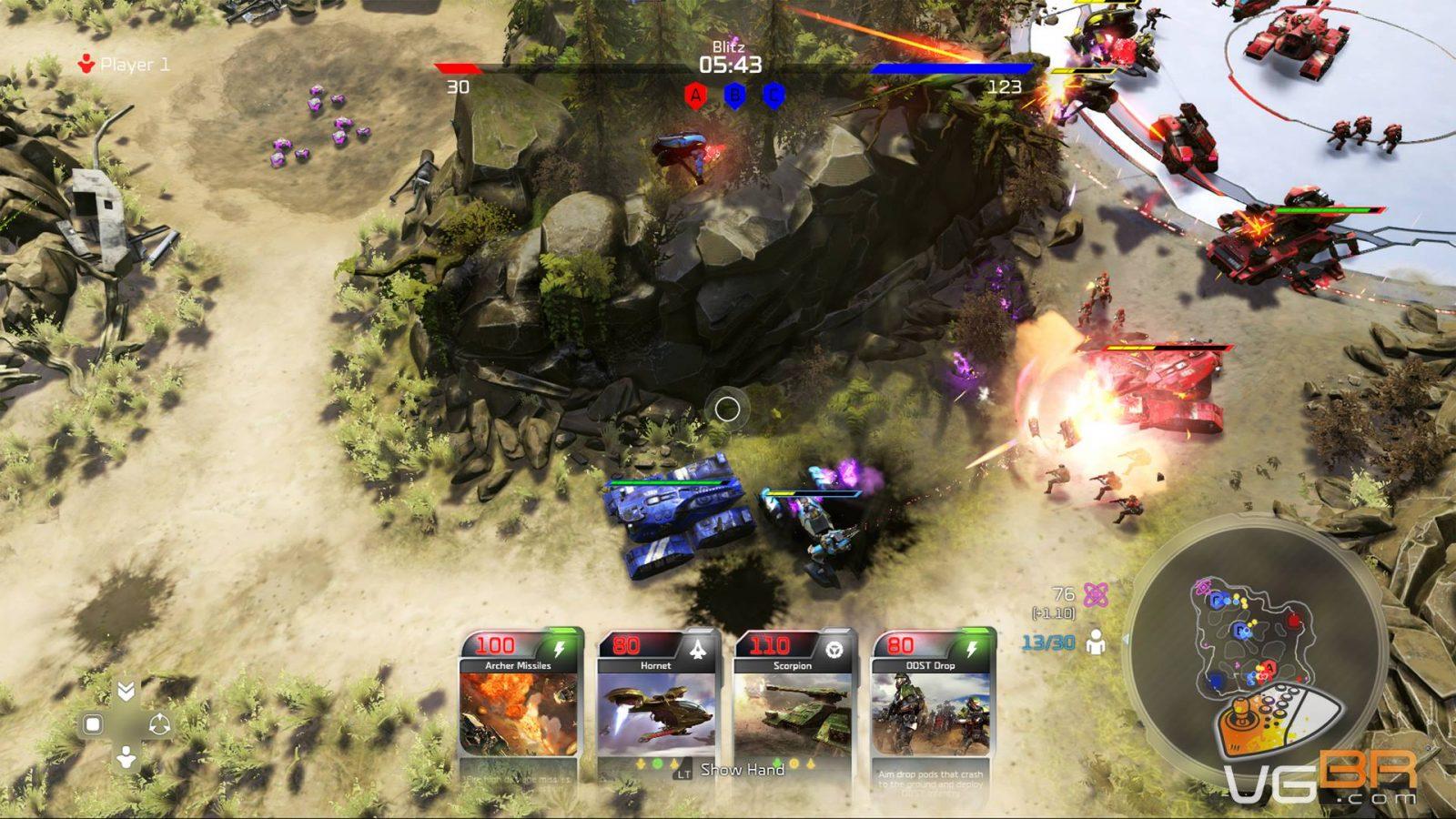Select control point B marker
1456x819 pixels.
pos(734,96)
